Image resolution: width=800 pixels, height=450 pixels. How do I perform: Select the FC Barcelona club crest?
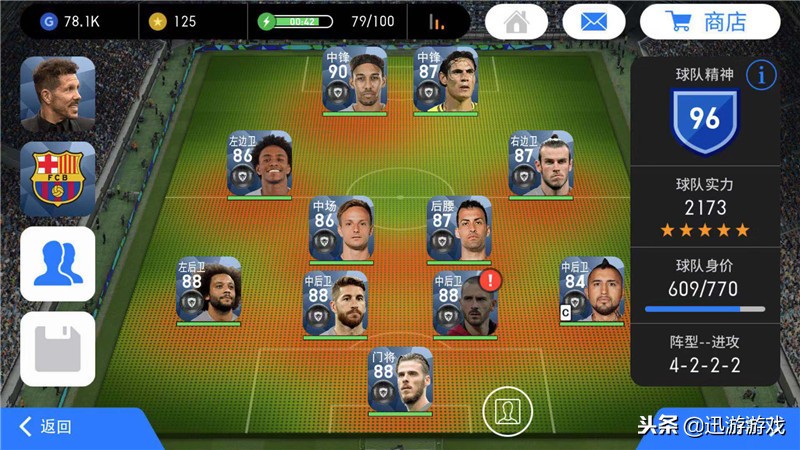58,179
